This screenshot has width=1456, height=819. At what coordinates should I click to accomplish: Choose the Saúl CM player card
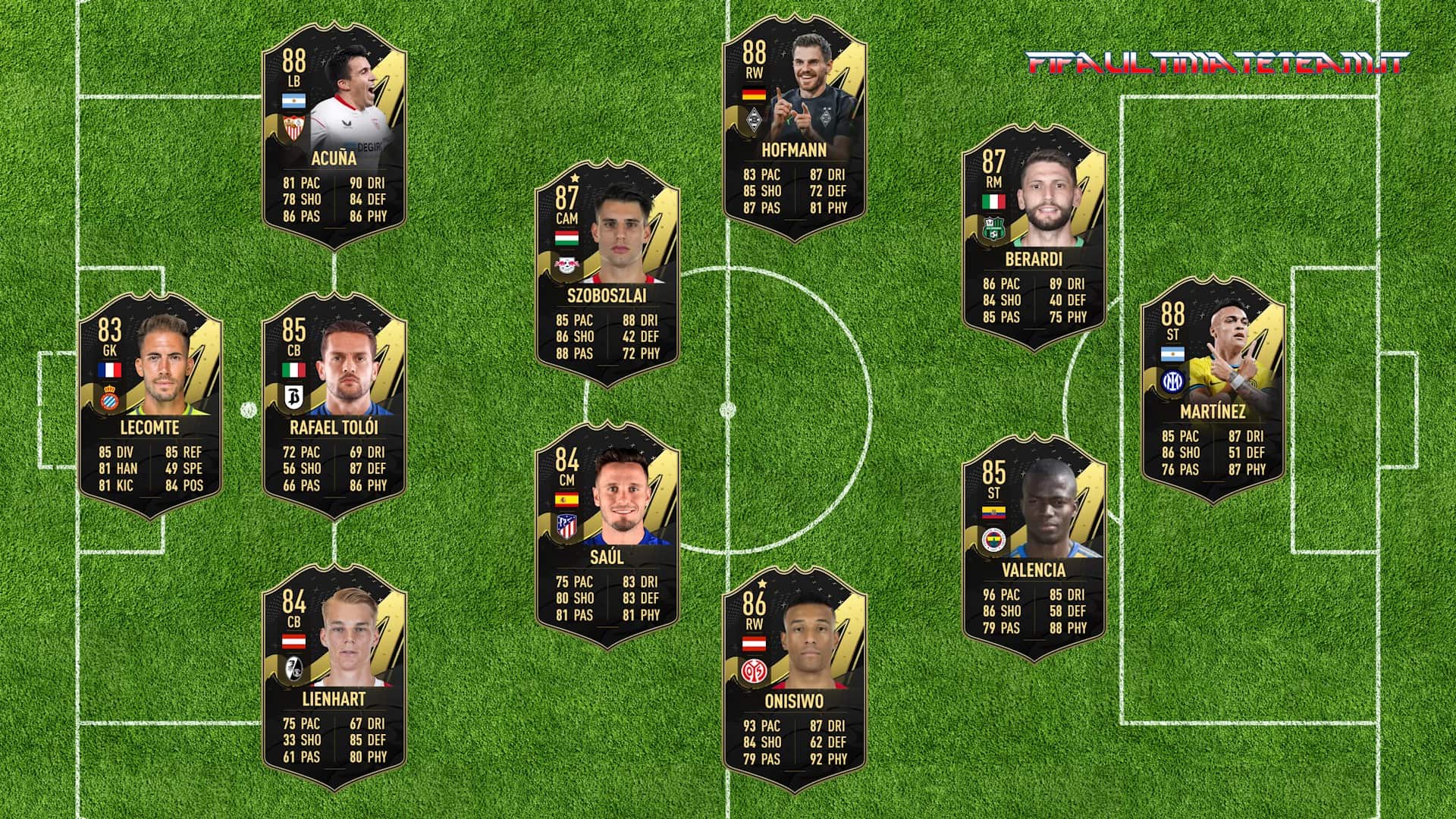(607, 535)
